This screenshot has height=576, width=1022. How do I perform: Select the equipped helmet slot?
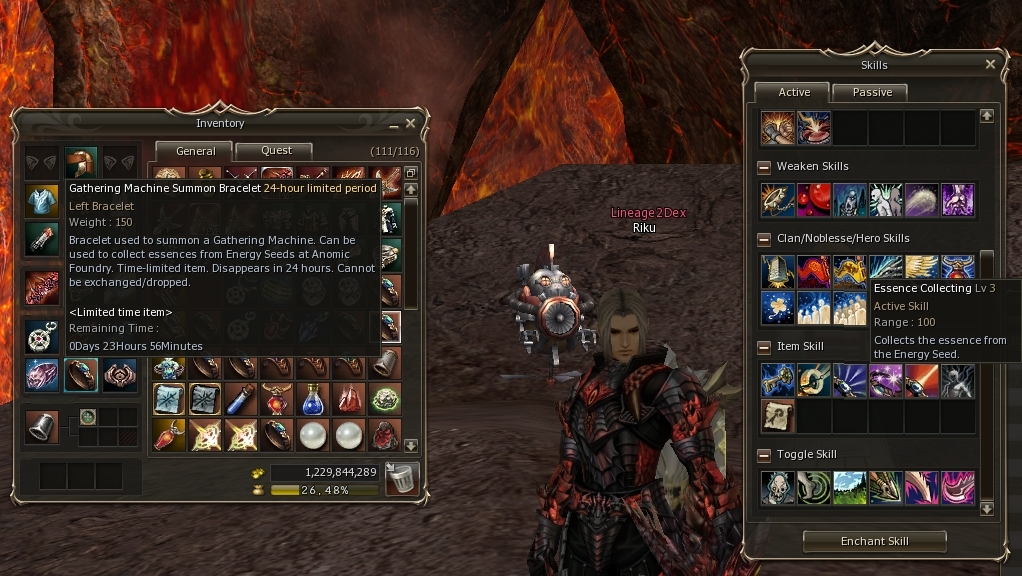[80, 161]
